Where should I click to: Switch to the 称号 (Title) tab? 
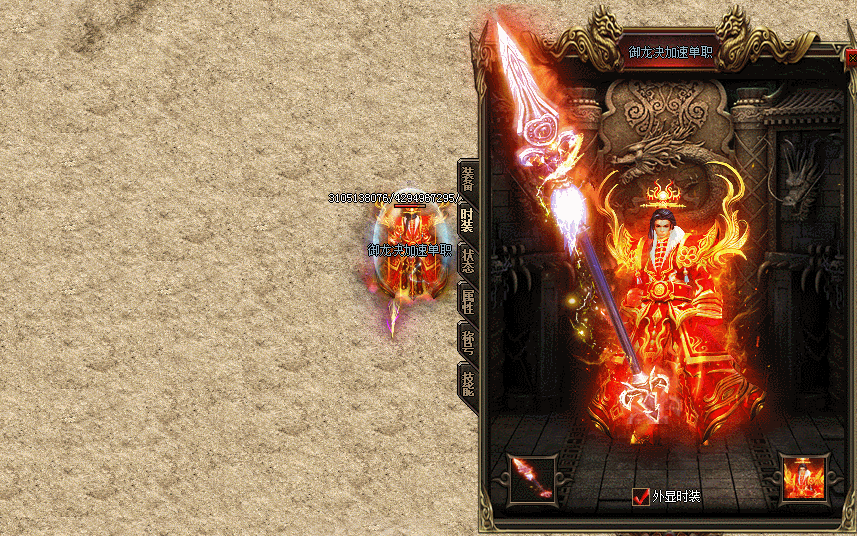(467, 340)
